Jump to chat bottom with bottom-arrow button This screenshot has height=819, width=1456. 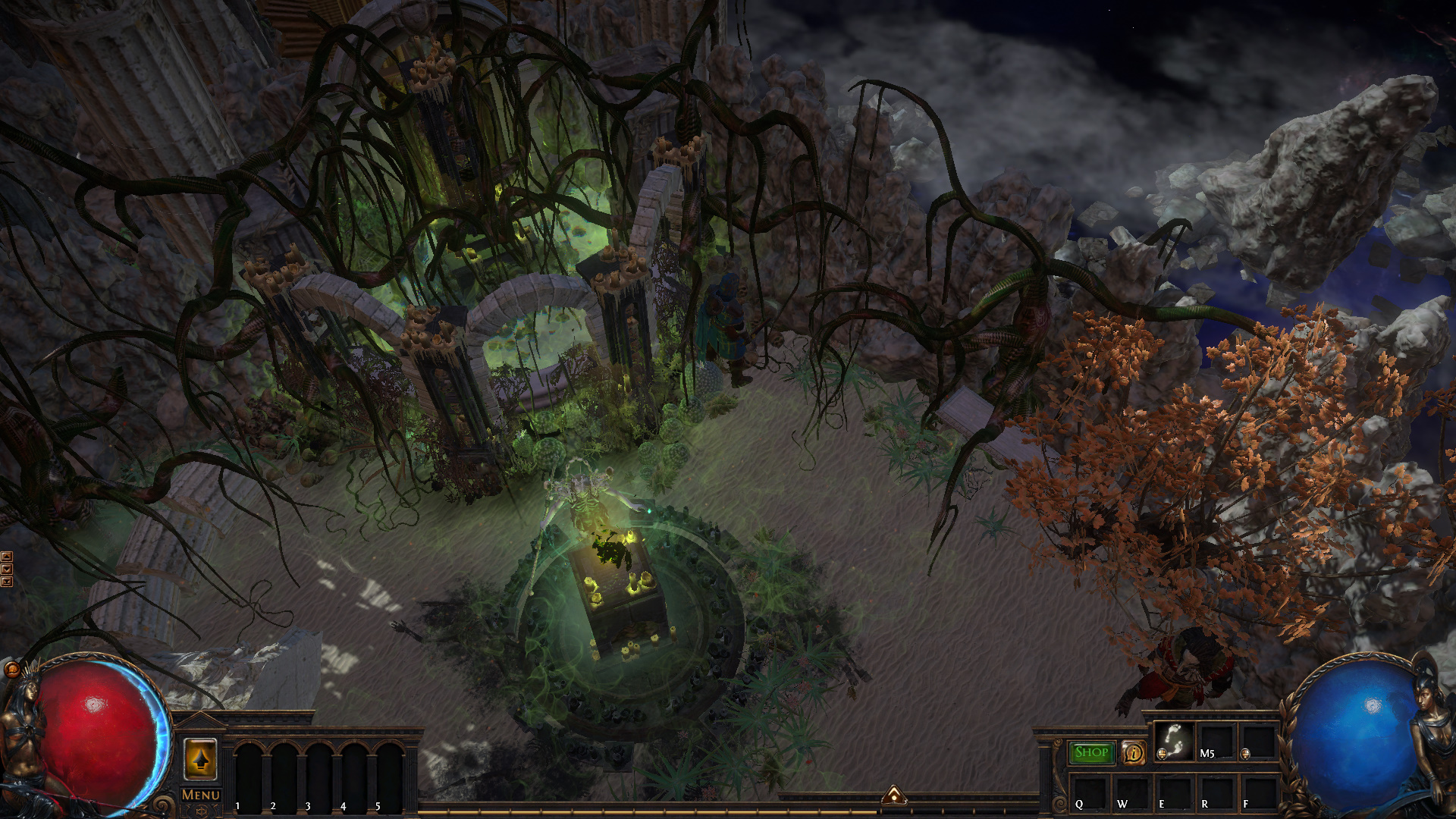tap(7, 582)
